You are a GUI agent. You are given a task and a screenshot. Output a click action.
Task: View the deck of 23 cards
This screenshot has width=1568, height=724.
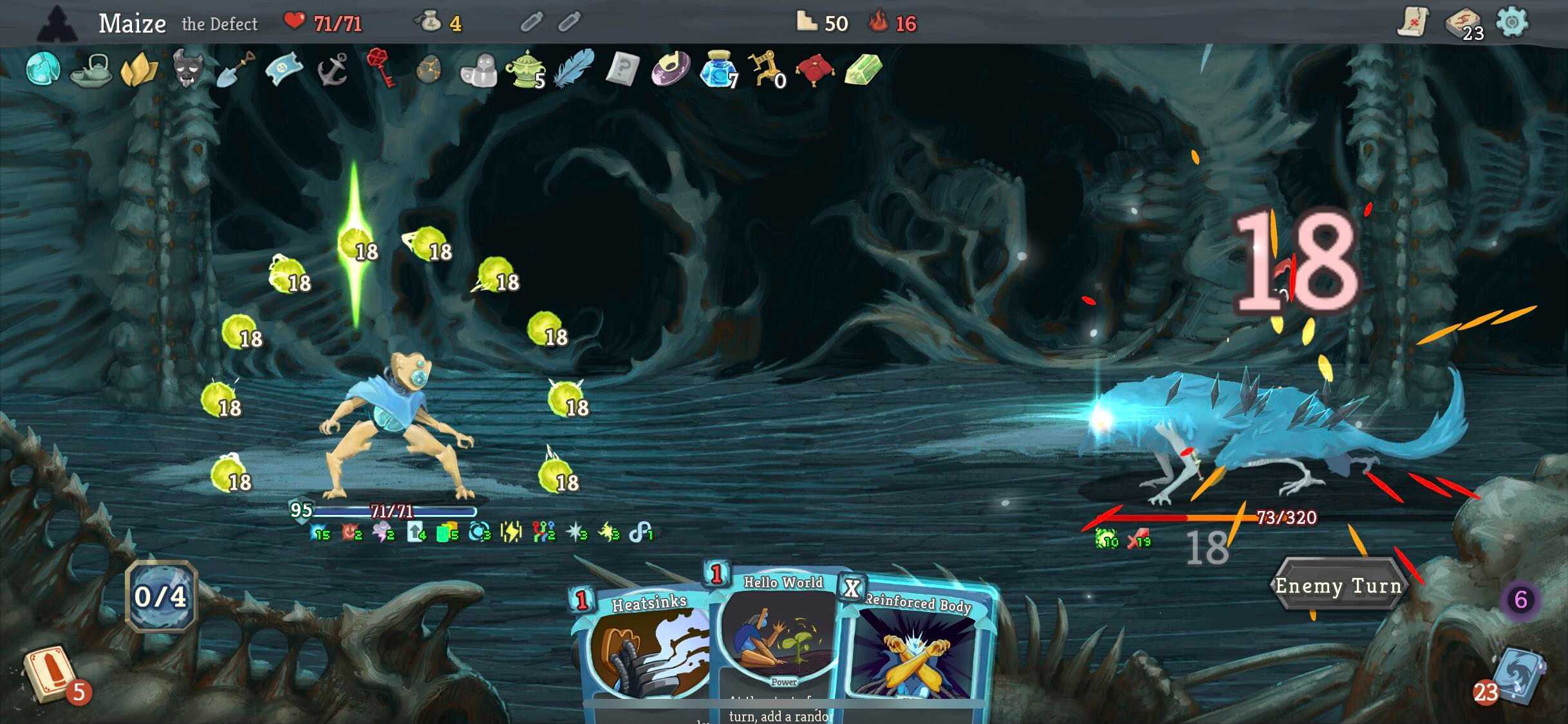coord(1462,24)
